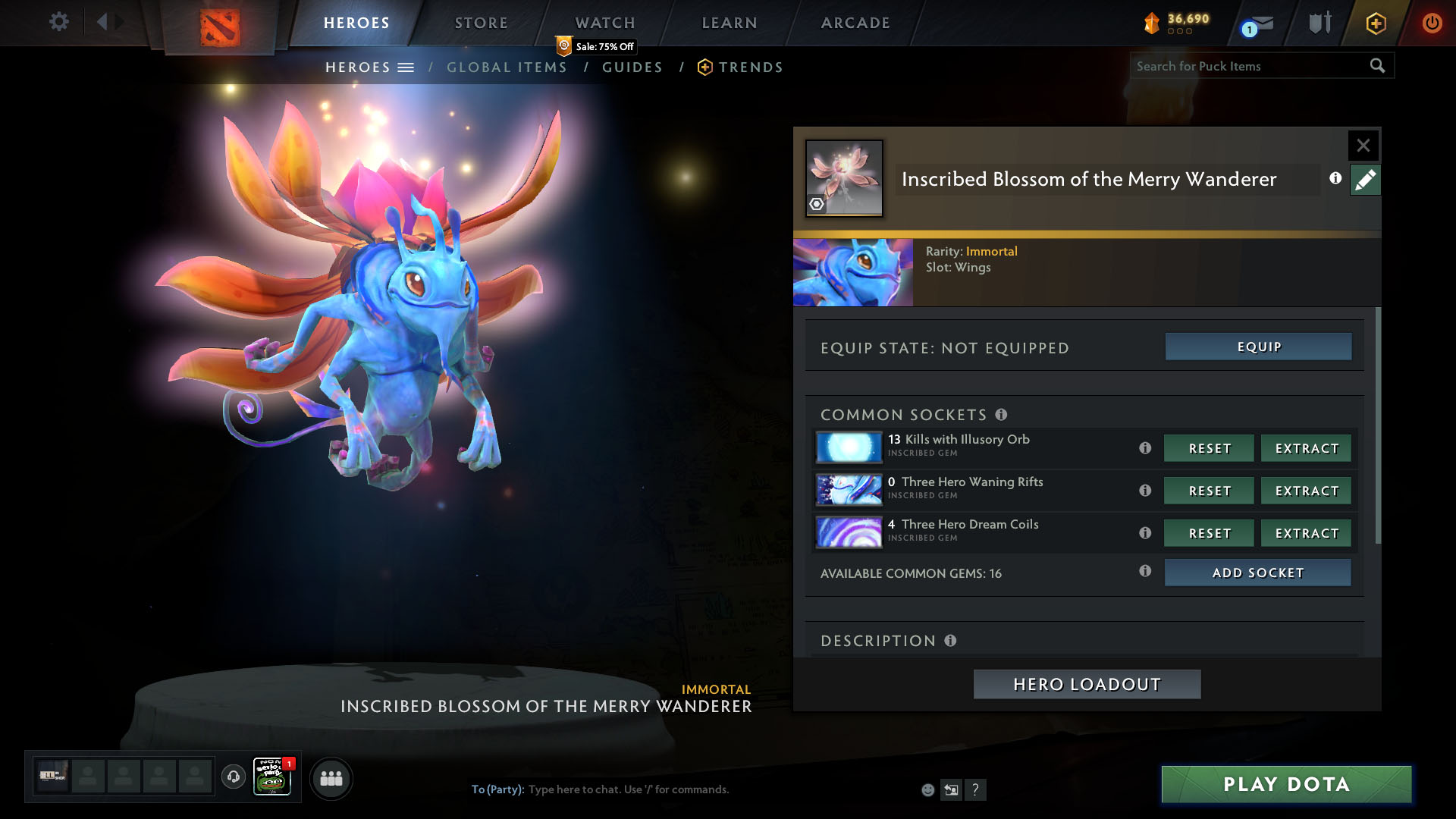This screenshot has height=819, width=1456.
Task: Extract the Three Hero Dream Coils gem
Action: tap(1306, 533)
